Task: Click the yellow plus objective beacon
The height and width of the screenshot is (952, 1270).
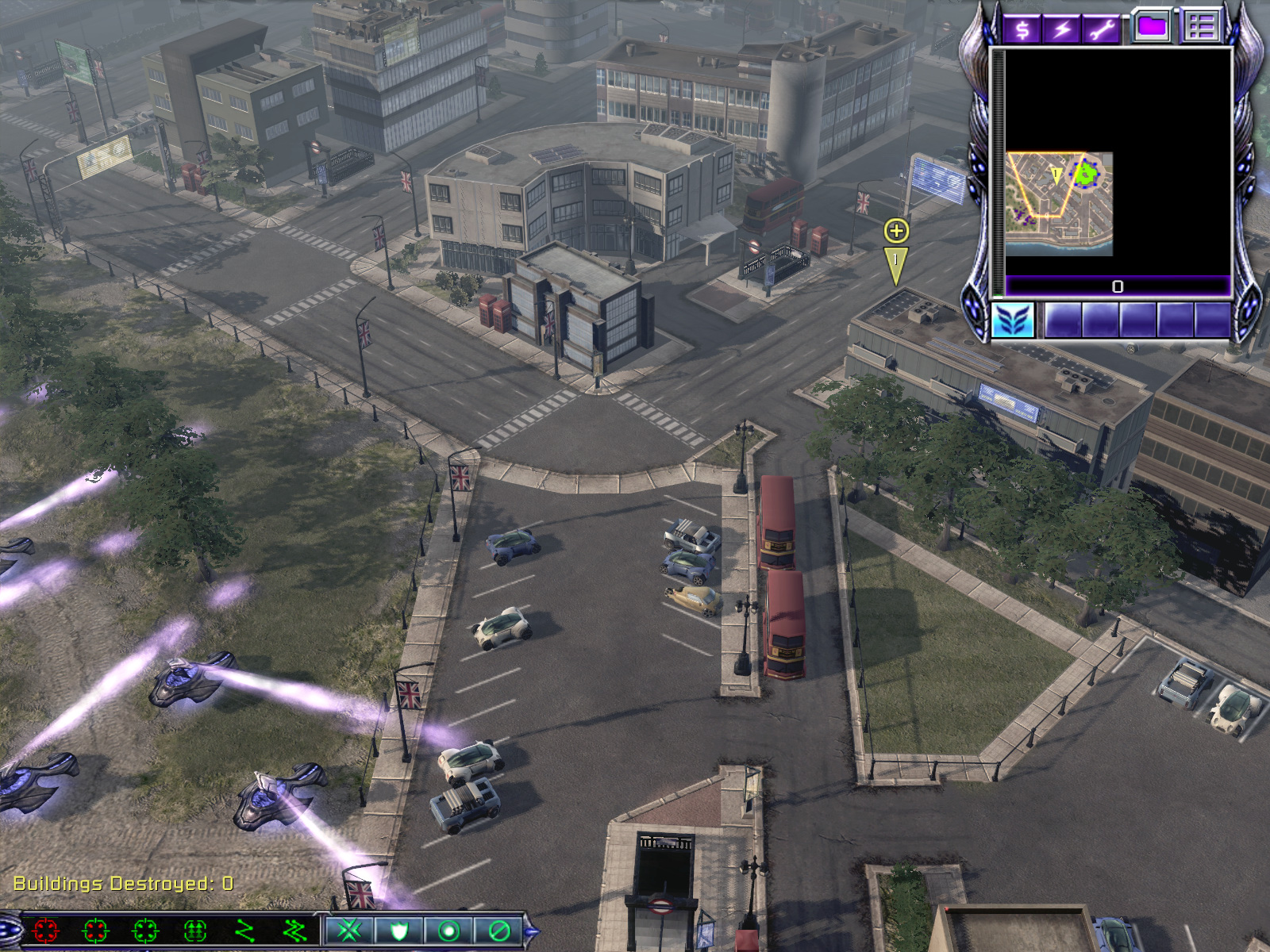Action: pyautogui.click(x=896, y=231)
